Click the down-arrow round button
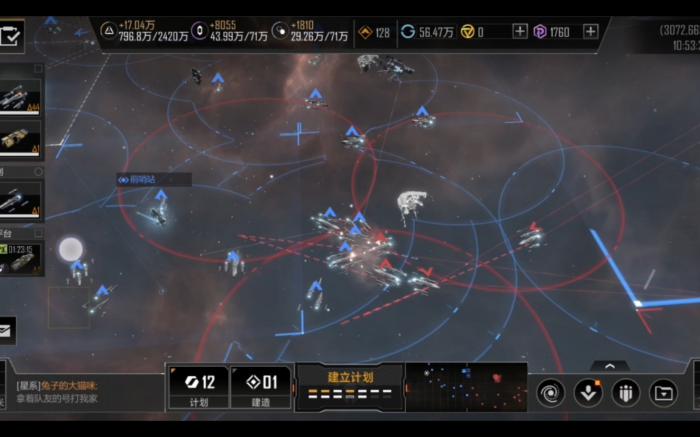 point(588,392)
